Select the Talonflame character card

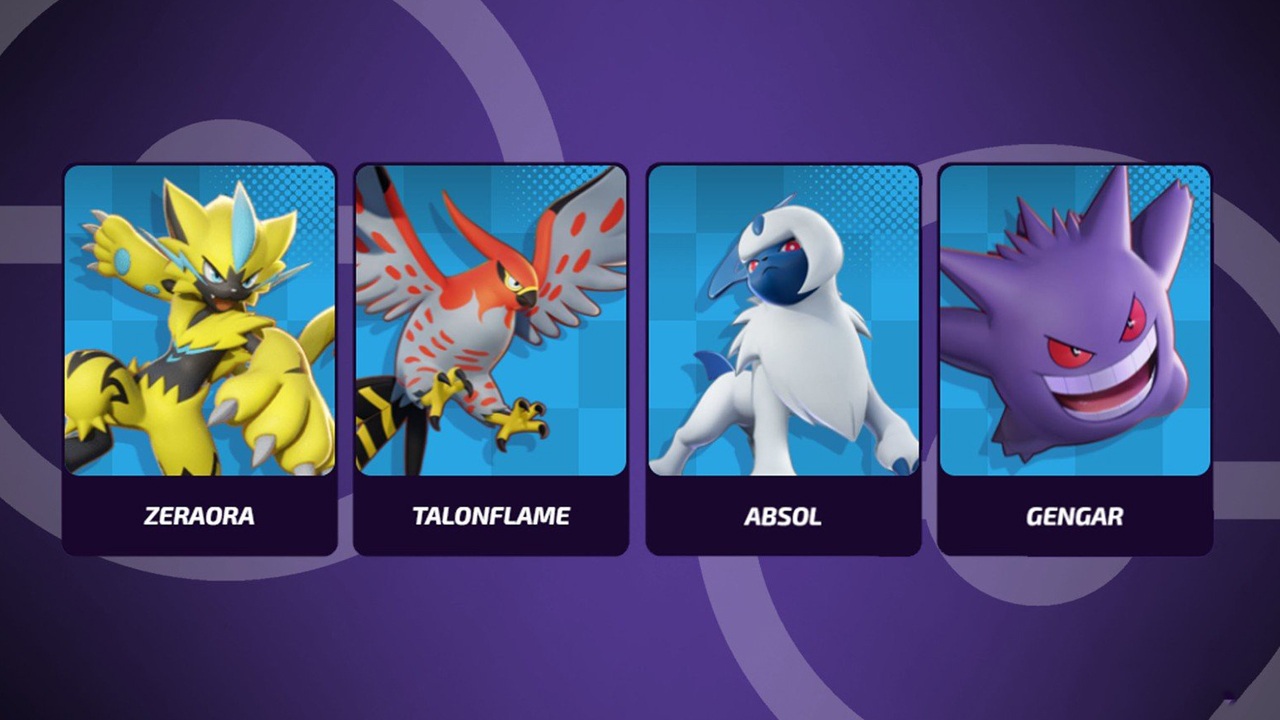coord(491,355)
